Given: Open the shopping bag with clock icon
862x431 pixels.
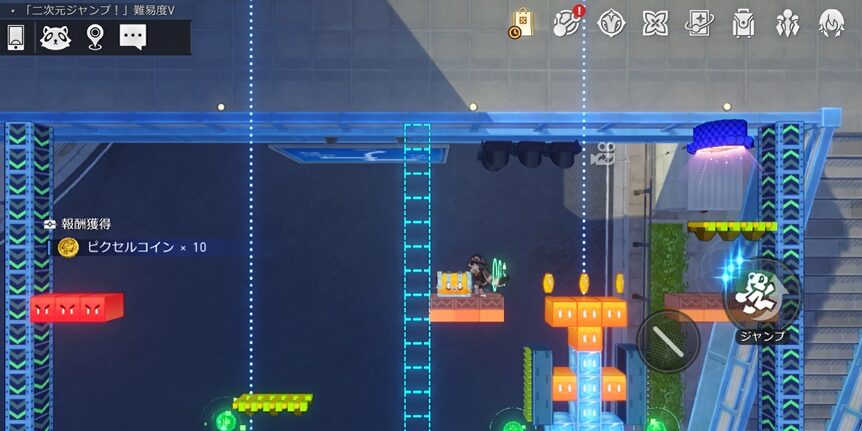Looking at the screenshot, I should point(521,23).
